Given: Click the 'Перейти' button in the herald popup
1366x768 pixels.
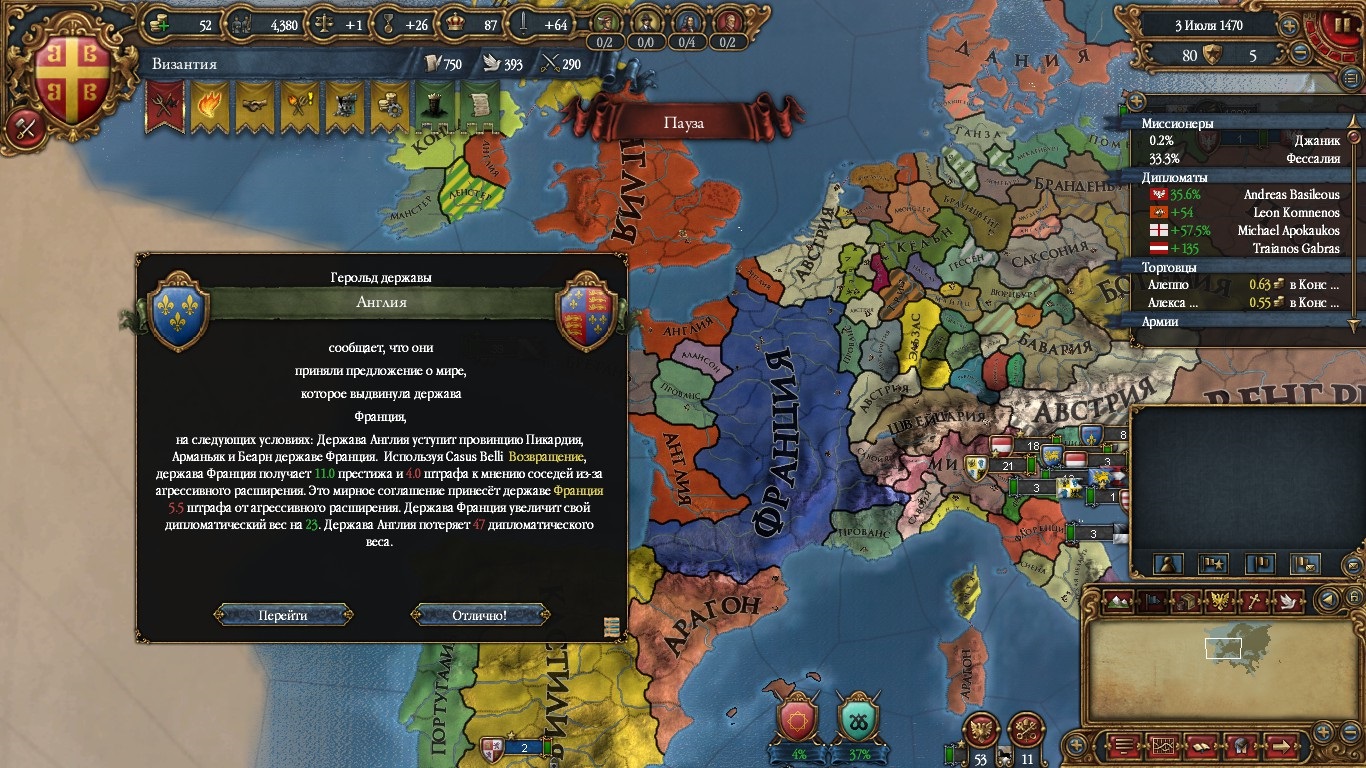Looking at the screenshot, I should pyautogui.click(x=283, y=615).
